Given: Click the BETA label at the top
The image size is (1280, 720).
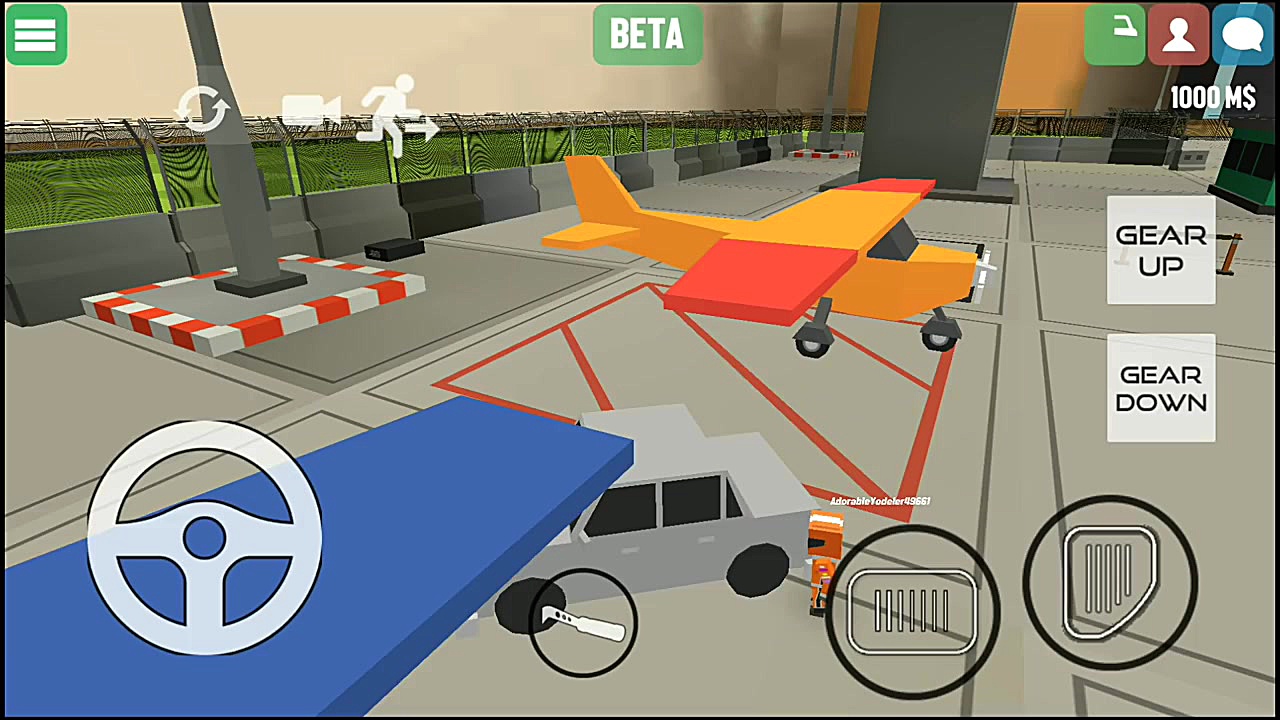Looking at the screenshot, I should tap(646, 35).
